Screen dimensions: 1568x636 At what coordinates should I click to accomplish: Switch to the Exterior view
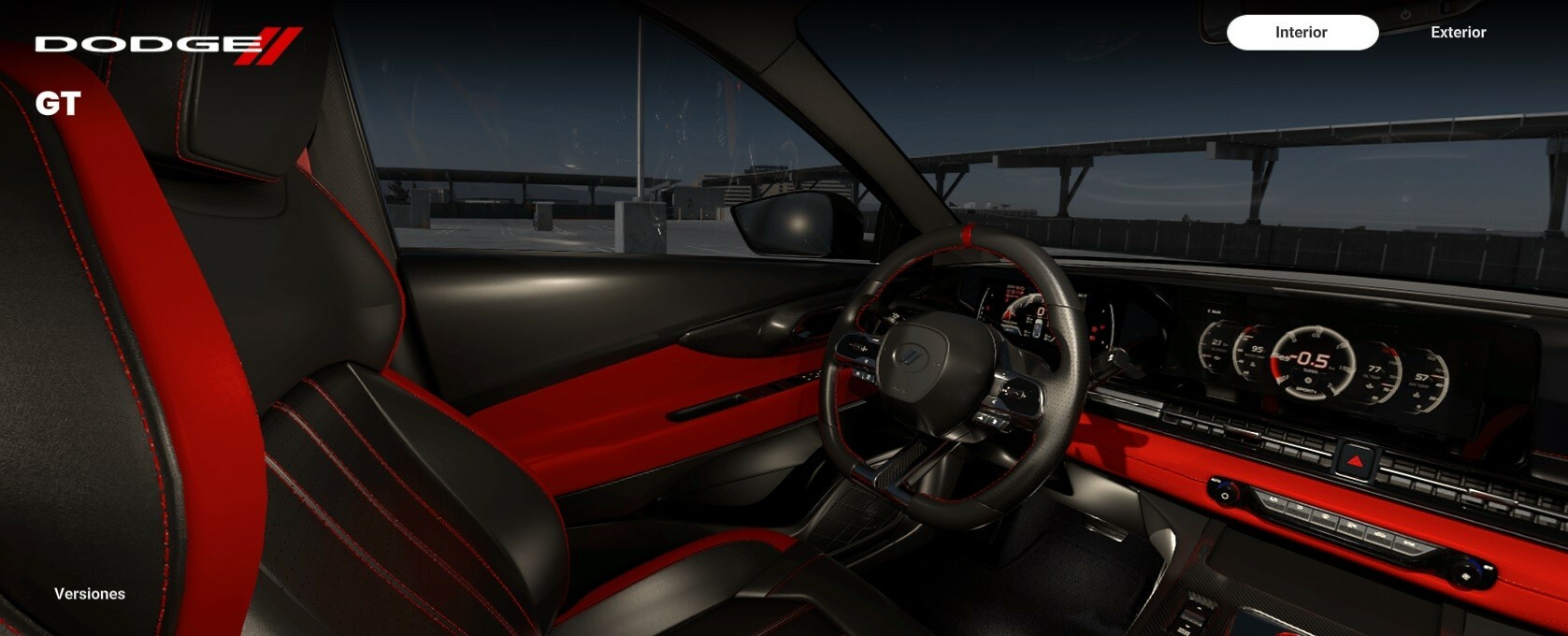coord(1458,33)
